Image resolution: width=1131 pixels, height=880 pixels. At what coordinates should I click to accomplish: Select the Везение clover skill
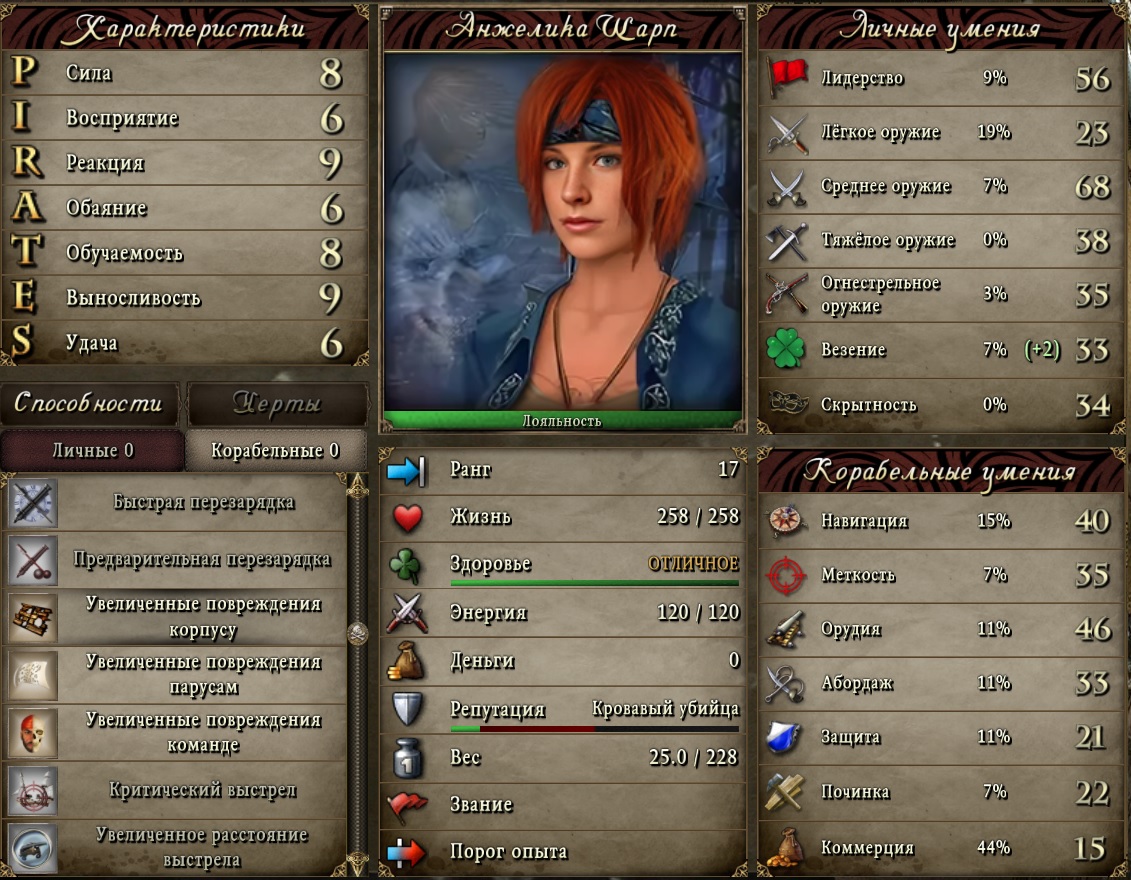click(x=938, y=350)
